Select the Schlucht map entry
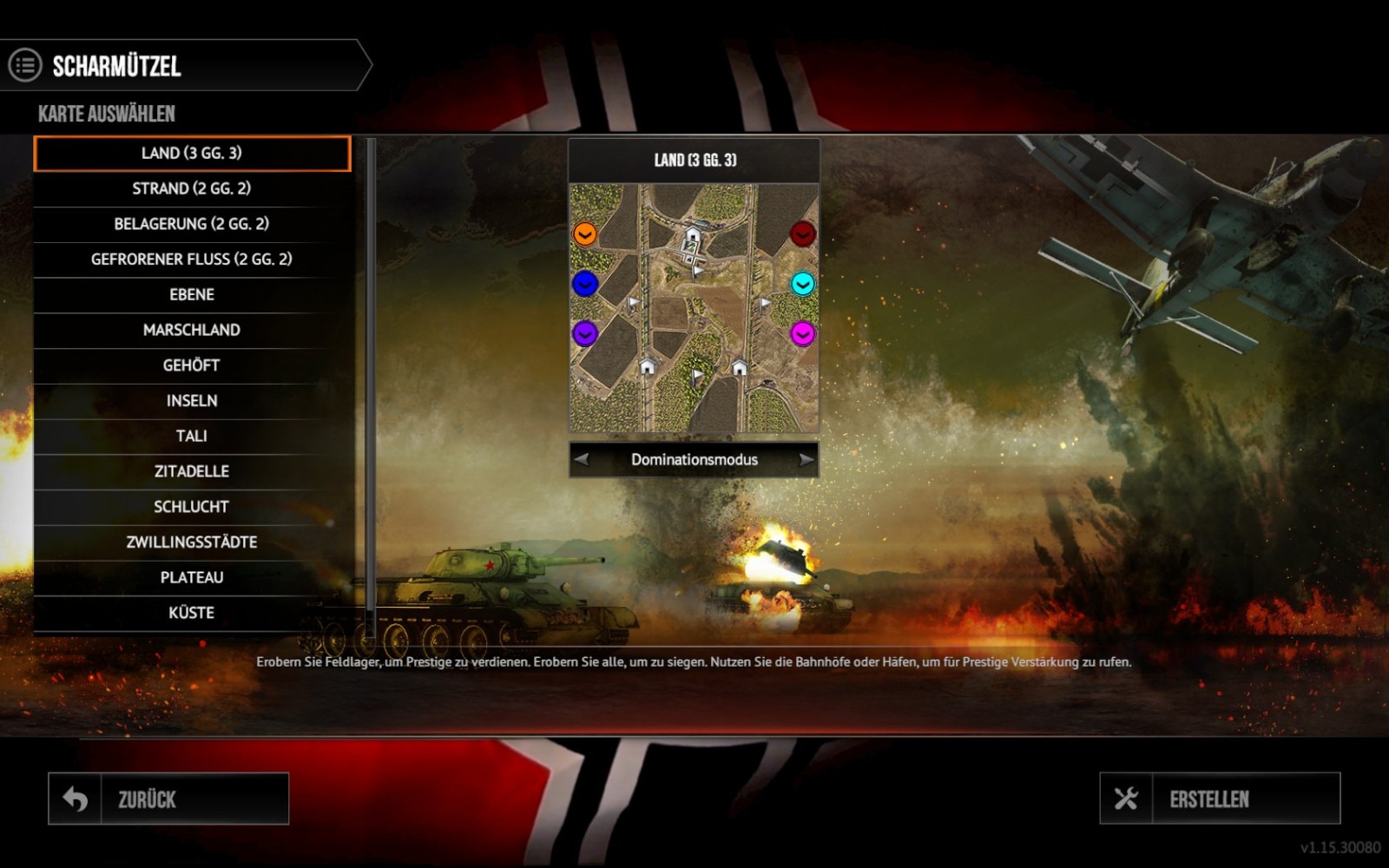 coord(192,507)
